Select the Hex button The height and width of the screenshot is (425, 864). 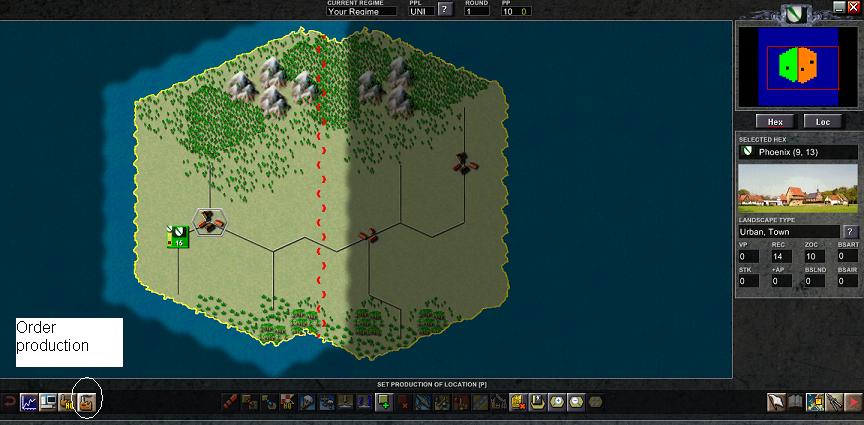(x=774, y=121)
